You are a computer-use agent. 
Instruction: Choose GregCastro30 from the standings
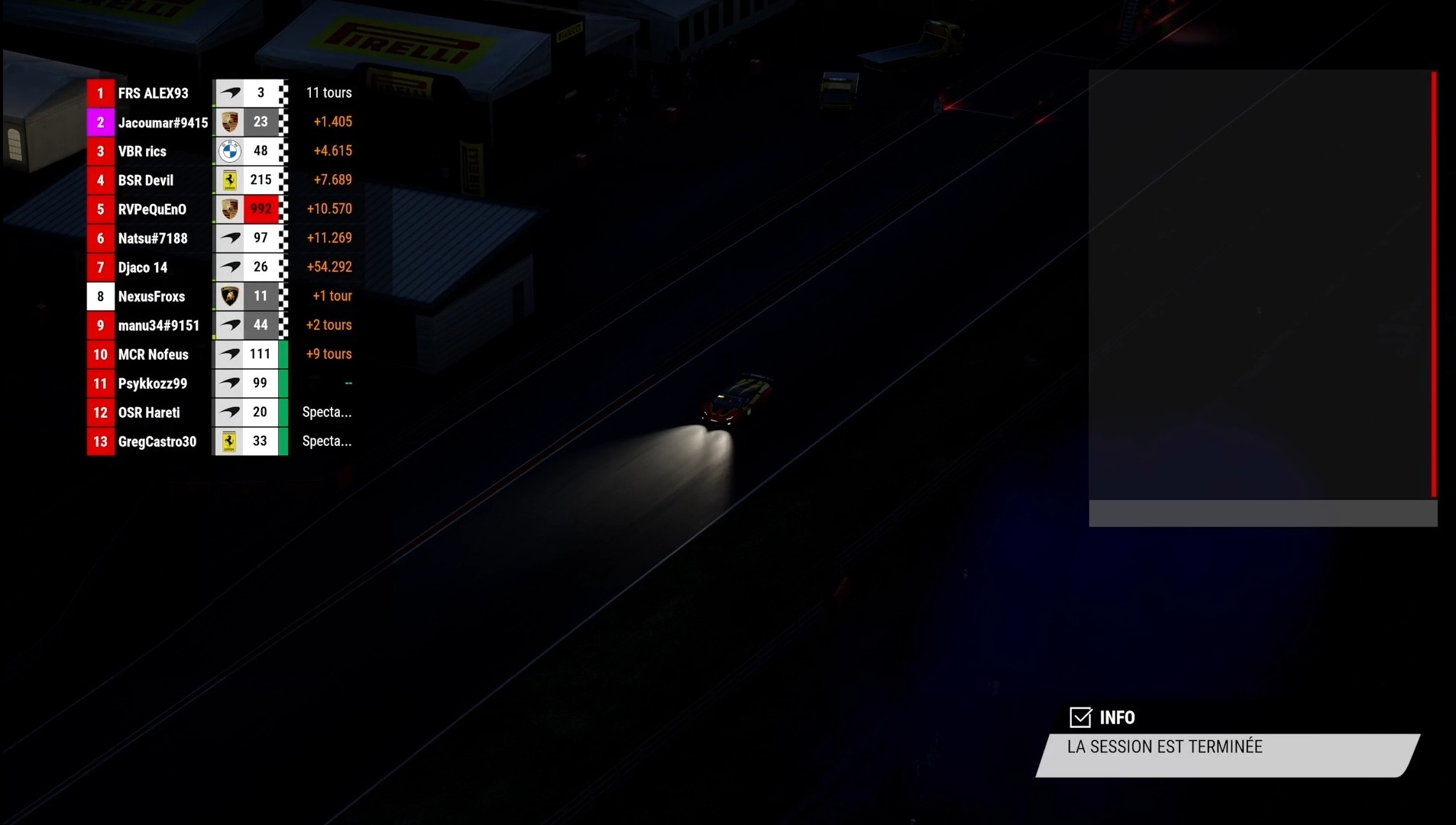157,442
